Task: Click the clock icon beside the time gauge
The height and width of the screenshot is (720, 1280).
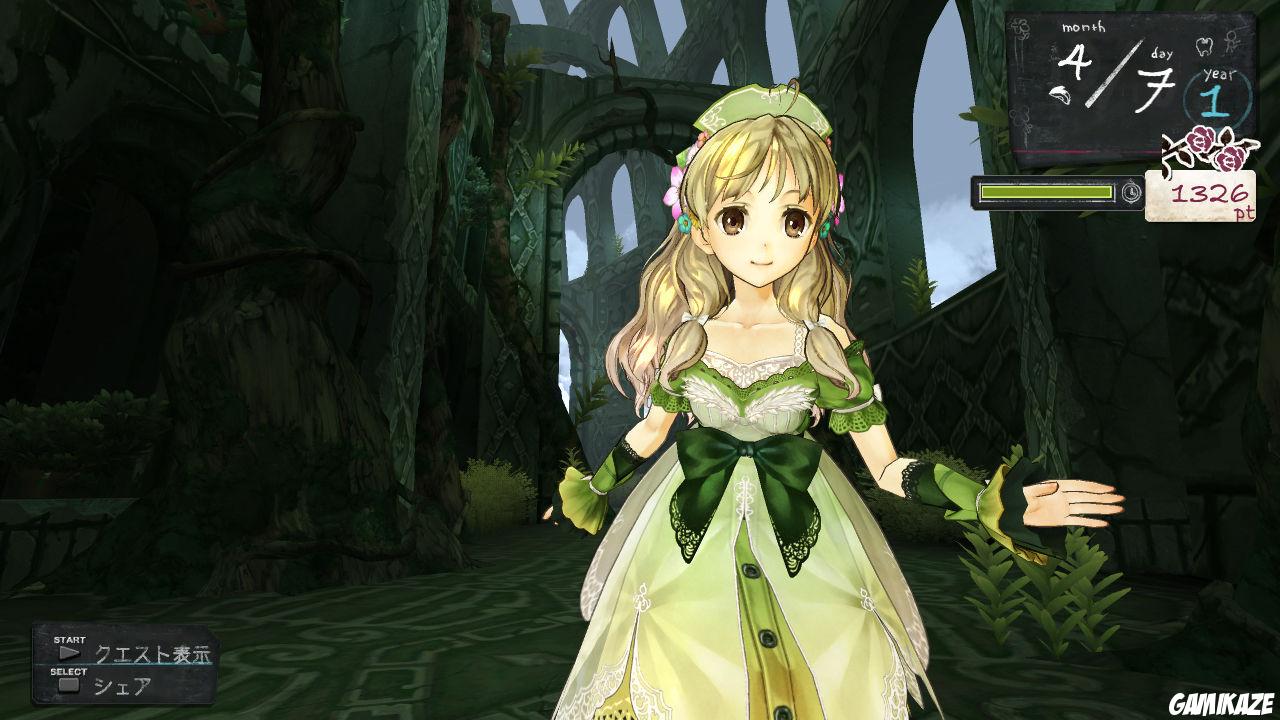Action: (x=1130, y=192)
